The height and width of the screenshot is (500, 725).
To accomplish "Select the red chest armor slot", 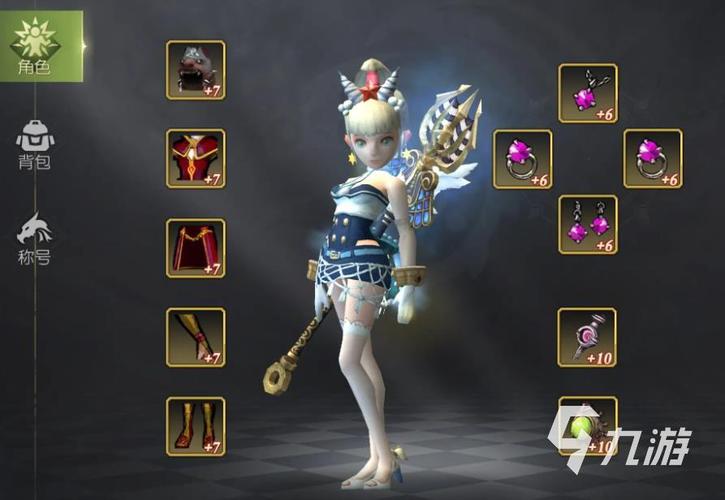I will (195, 158).
